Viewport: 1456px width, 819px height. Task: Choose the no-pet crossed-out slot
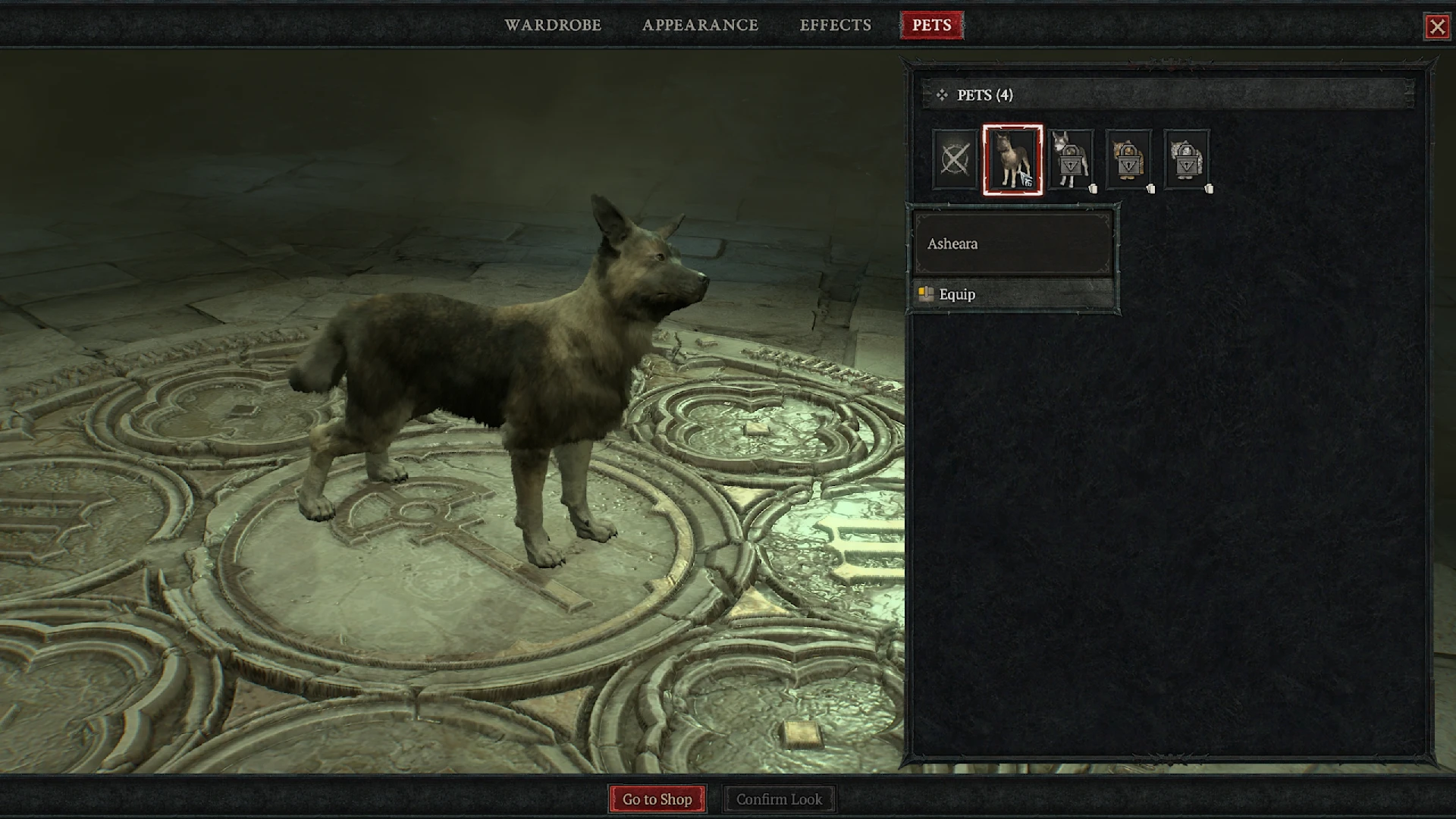(955, 159)
